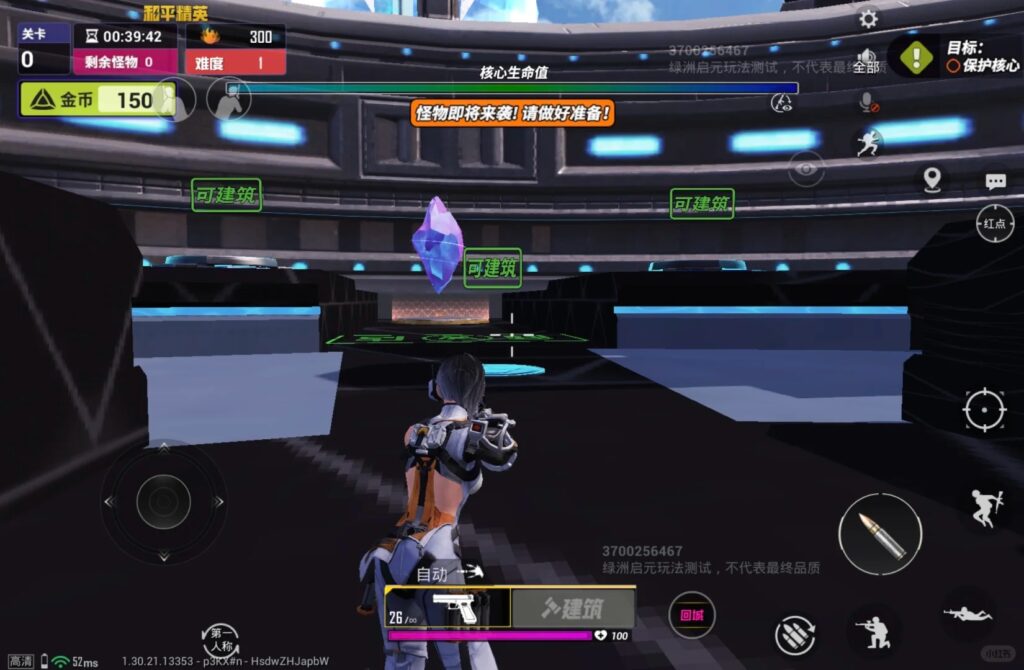Activate the crosshair aim-down-sights button
1024x670 pixels.
point(984,409)
